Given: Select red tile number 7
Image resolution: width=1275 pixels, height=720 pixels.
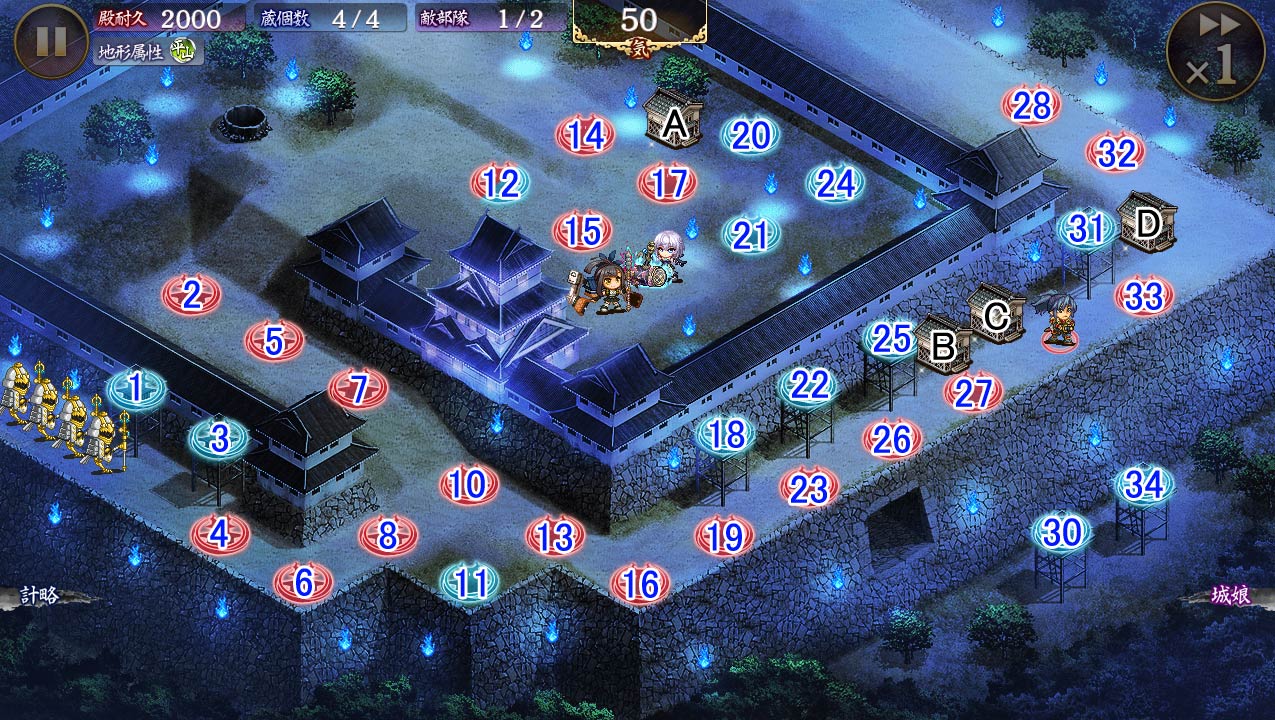Looking at the screenshot, I should 358,388.
